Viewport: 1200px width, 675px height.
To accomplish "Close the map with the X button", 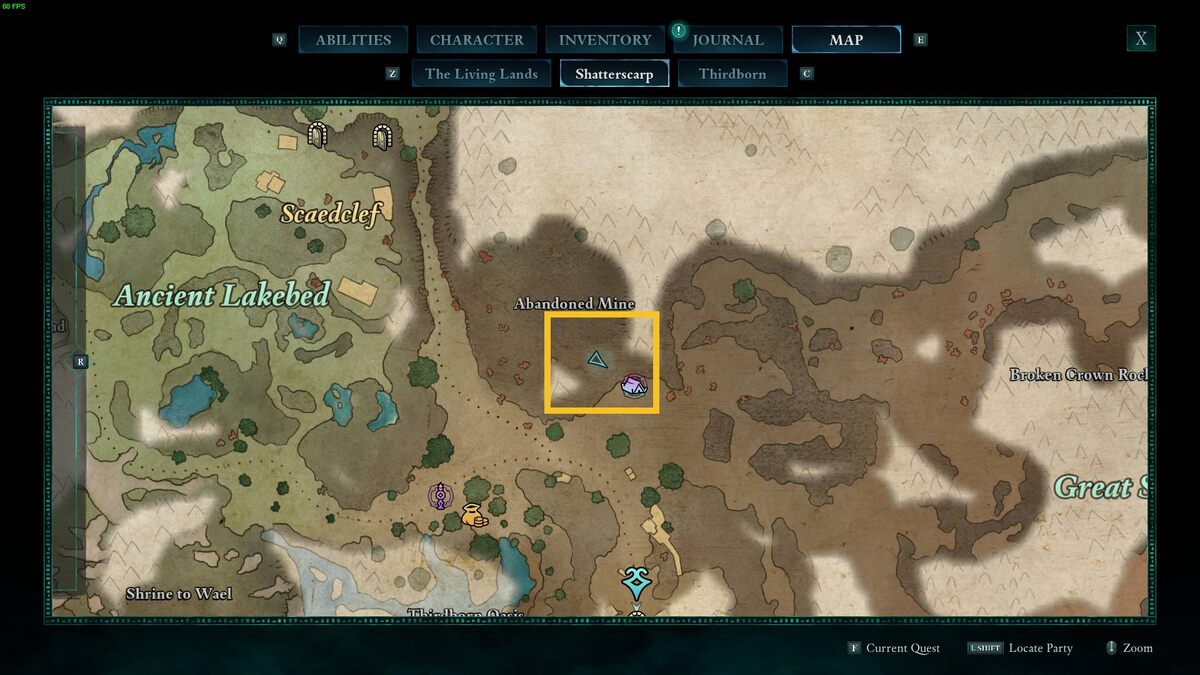I will (x=1140, y=39).
